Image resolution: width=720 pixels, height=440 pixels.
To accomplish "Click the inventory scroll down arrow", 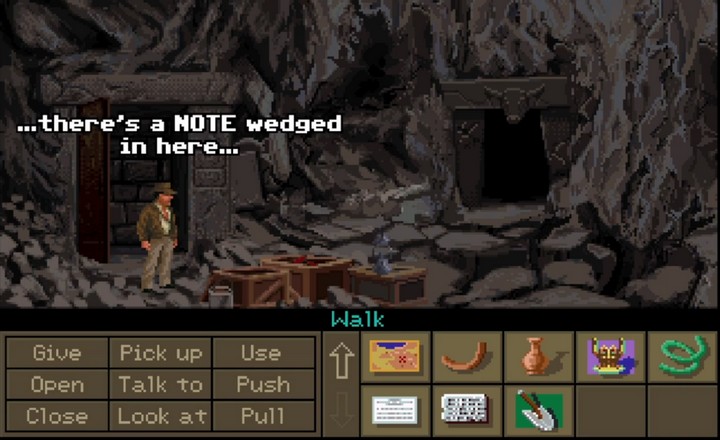I will (342, 410).
